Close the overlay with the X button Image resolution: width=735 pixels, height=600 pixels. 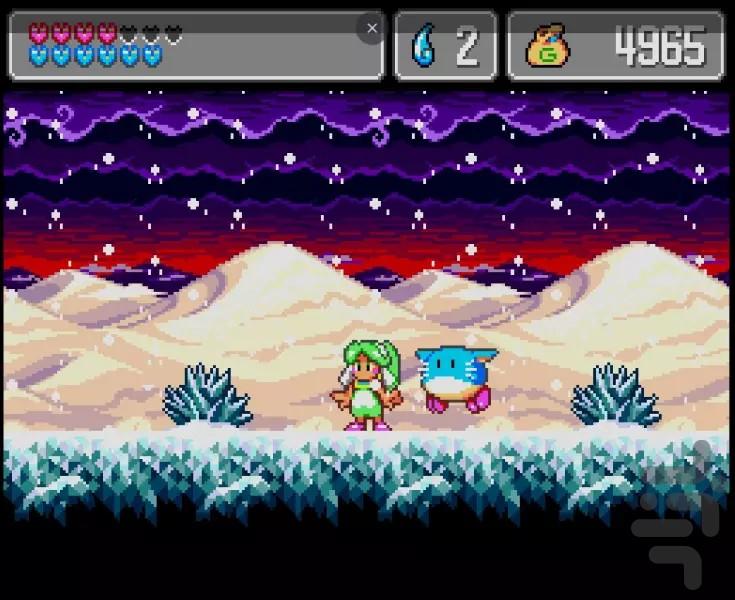(372, 29)
